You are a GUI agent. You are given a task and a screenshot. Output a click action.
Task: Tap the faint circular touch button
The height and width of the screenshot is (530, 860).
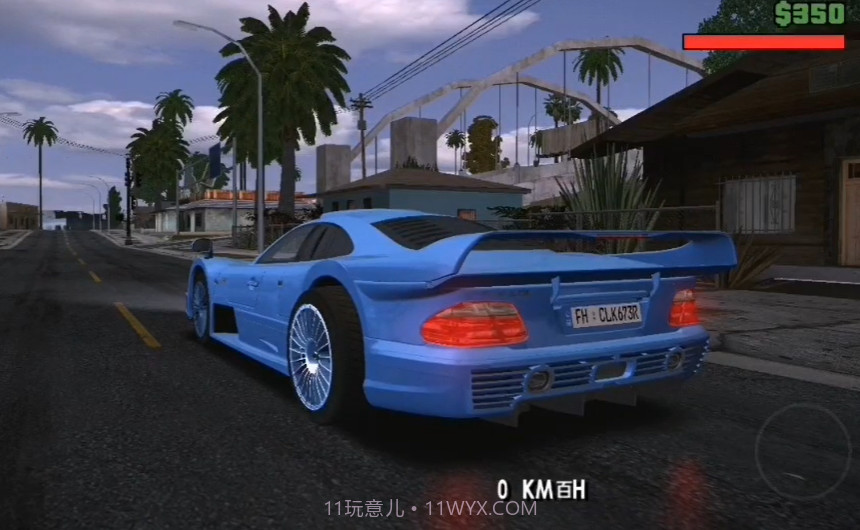(x=803, y=450)
